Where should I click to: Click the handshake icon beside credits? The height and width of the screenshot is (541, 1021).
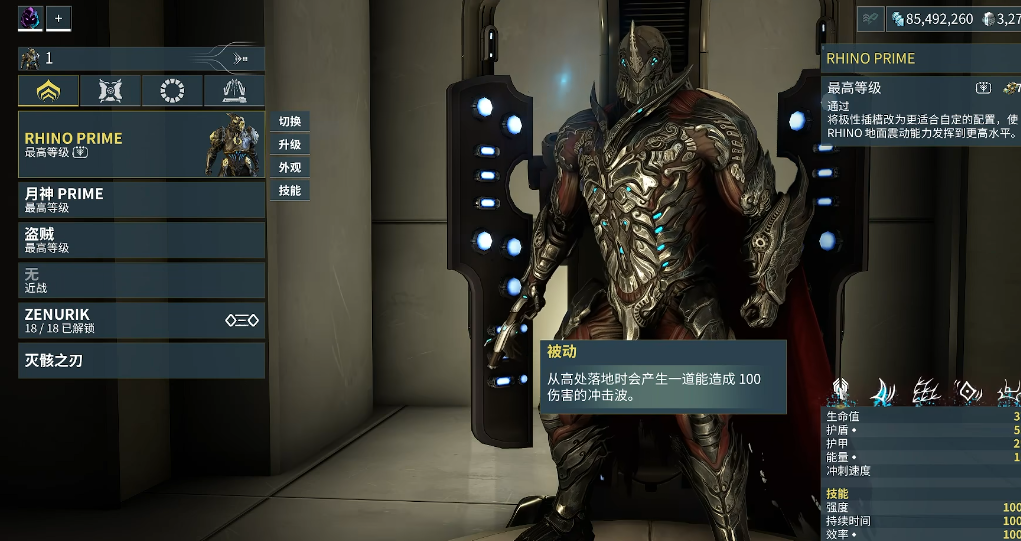pos(869,19)
